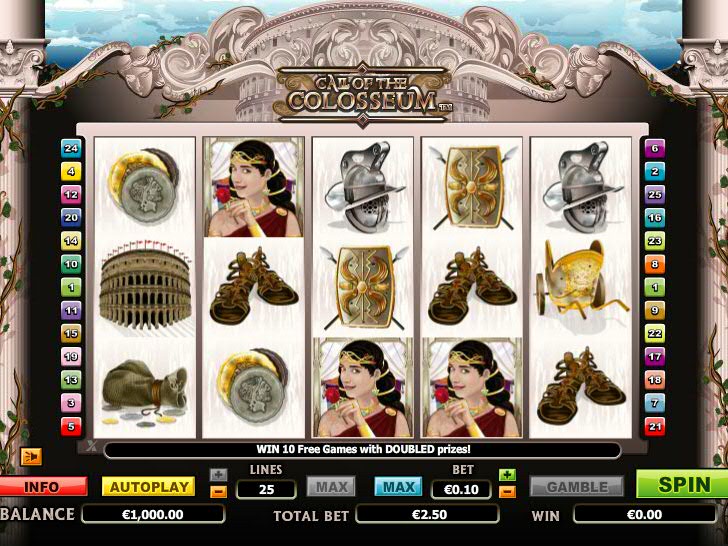Toggle the small orange icon above INFO
The width and height of the screenshot is (728, 546).
click(x=31, y=457)
